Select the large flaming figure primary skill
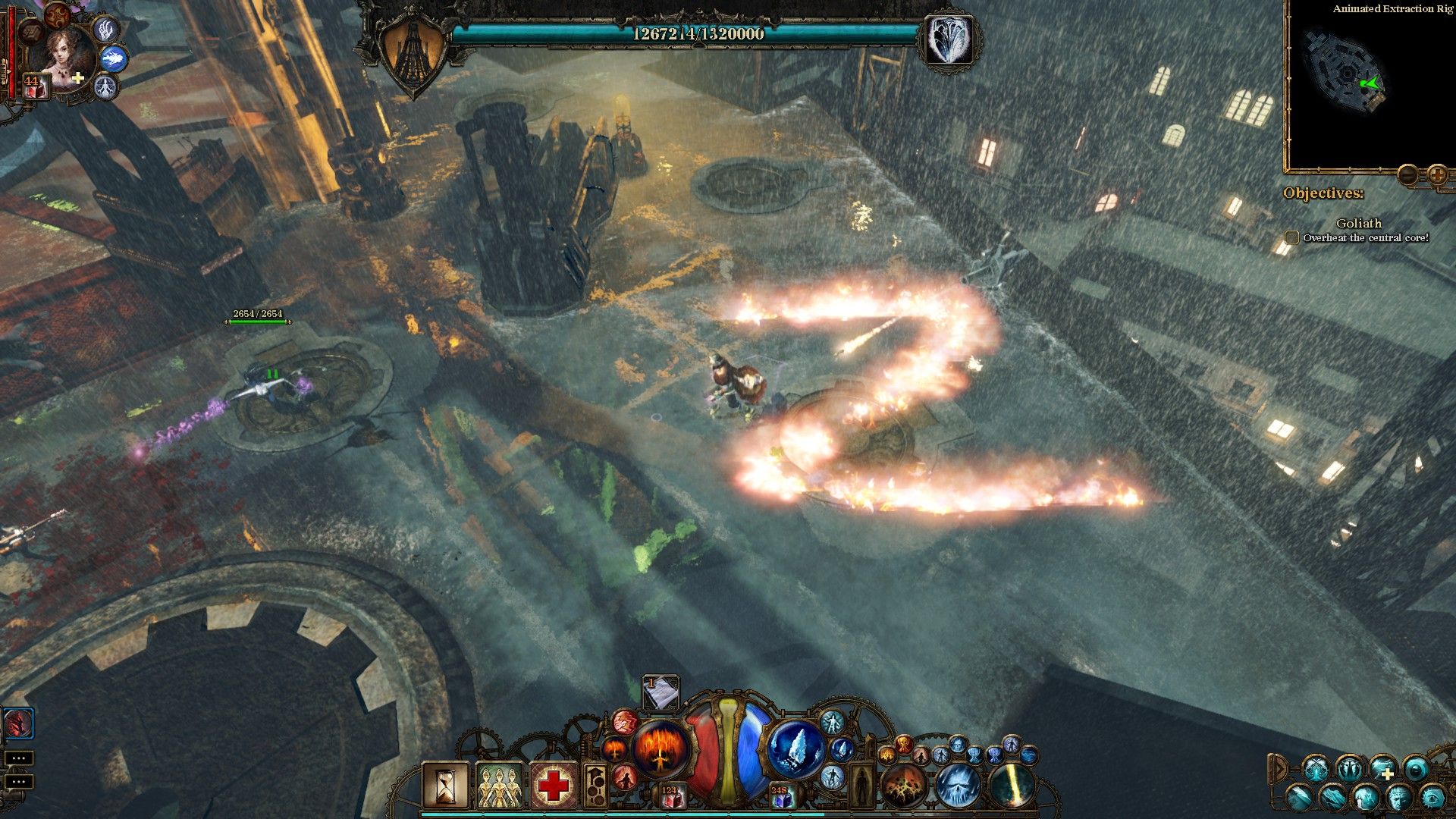1456x819 pixels. [x=661, y=748]
